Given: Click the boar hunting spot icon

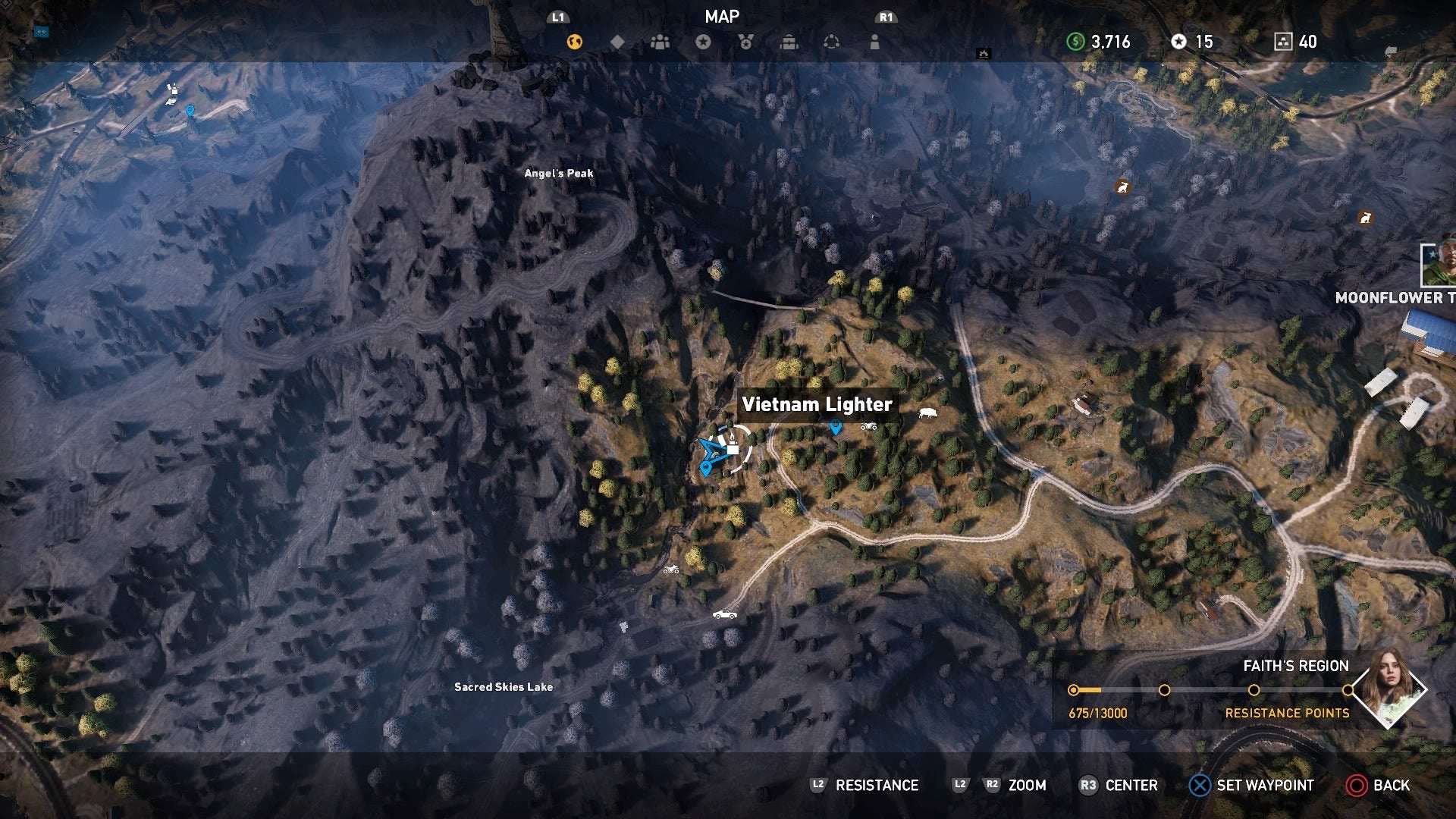Looking at the screenshot, I should [927, 412].
